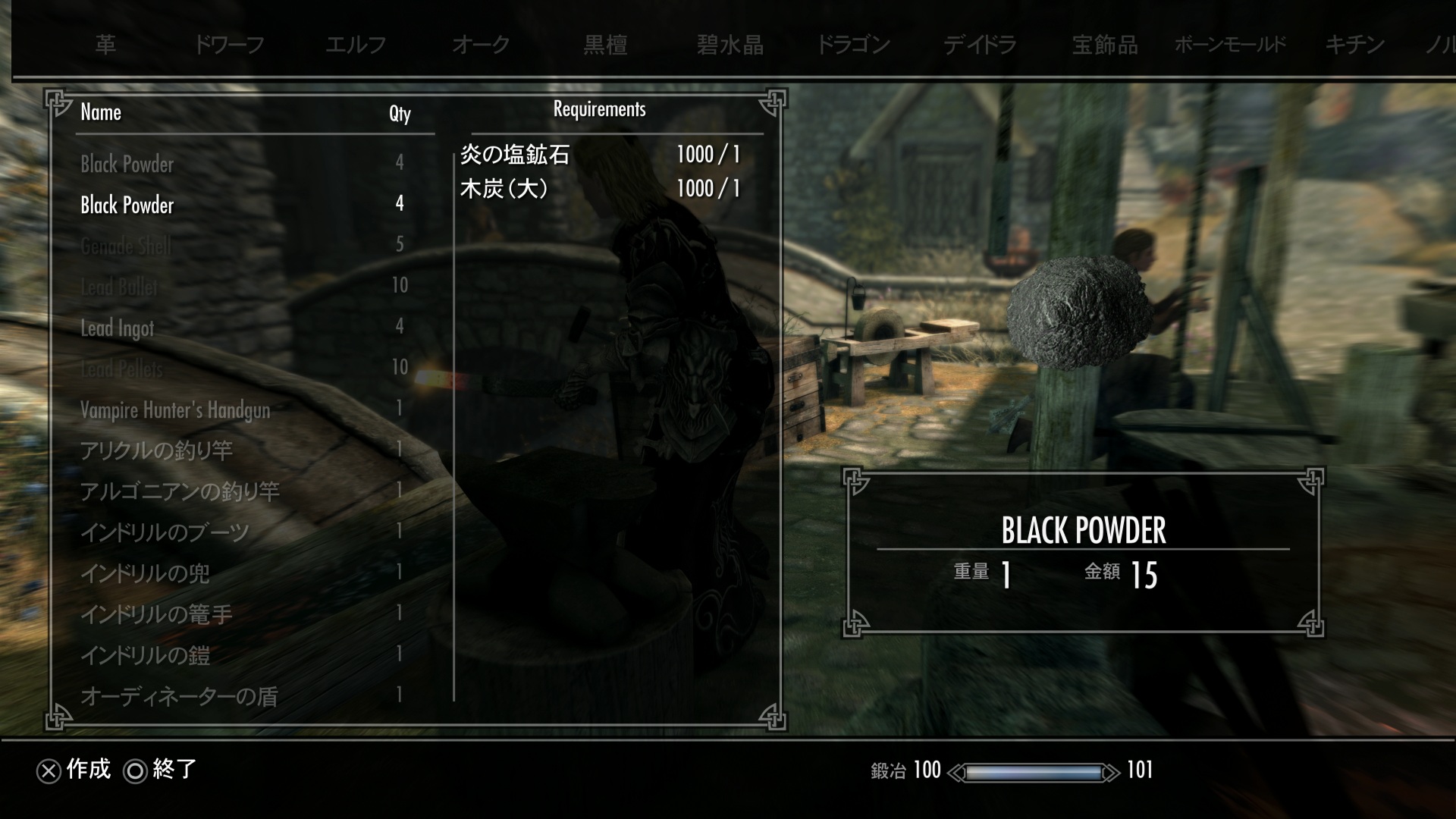Screen dimensions: 1456x819
Task: Select Lead Ingot in the list
Action: pyautogui.click(x=118, y=328)
